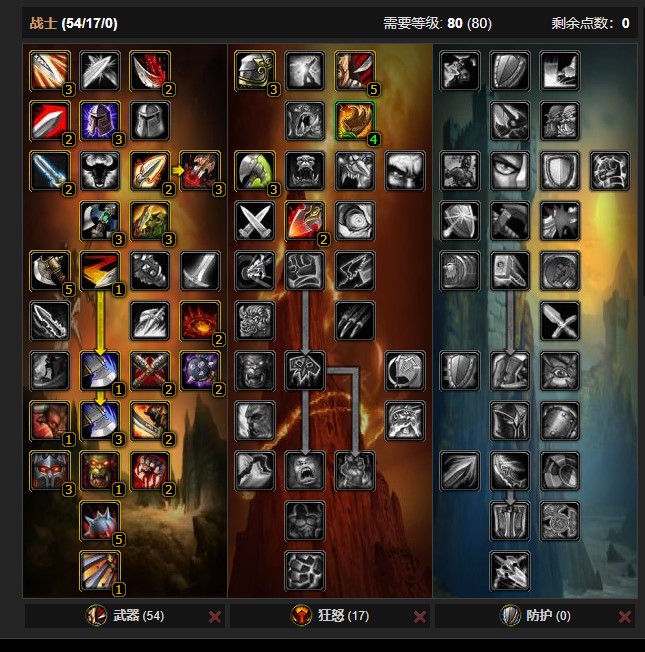Click the red flaming ring Arms talent

(x=200, y=320)
